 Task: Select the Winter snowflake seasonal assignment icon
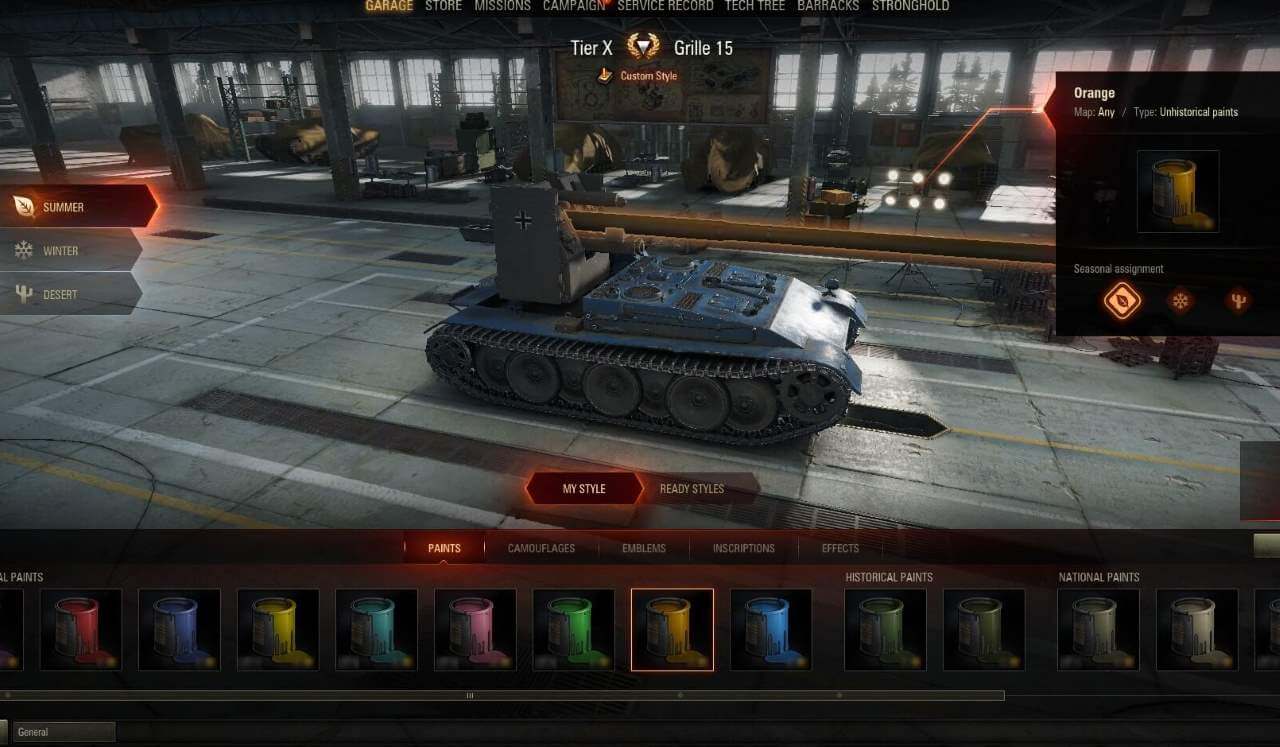pos(1179,300)
